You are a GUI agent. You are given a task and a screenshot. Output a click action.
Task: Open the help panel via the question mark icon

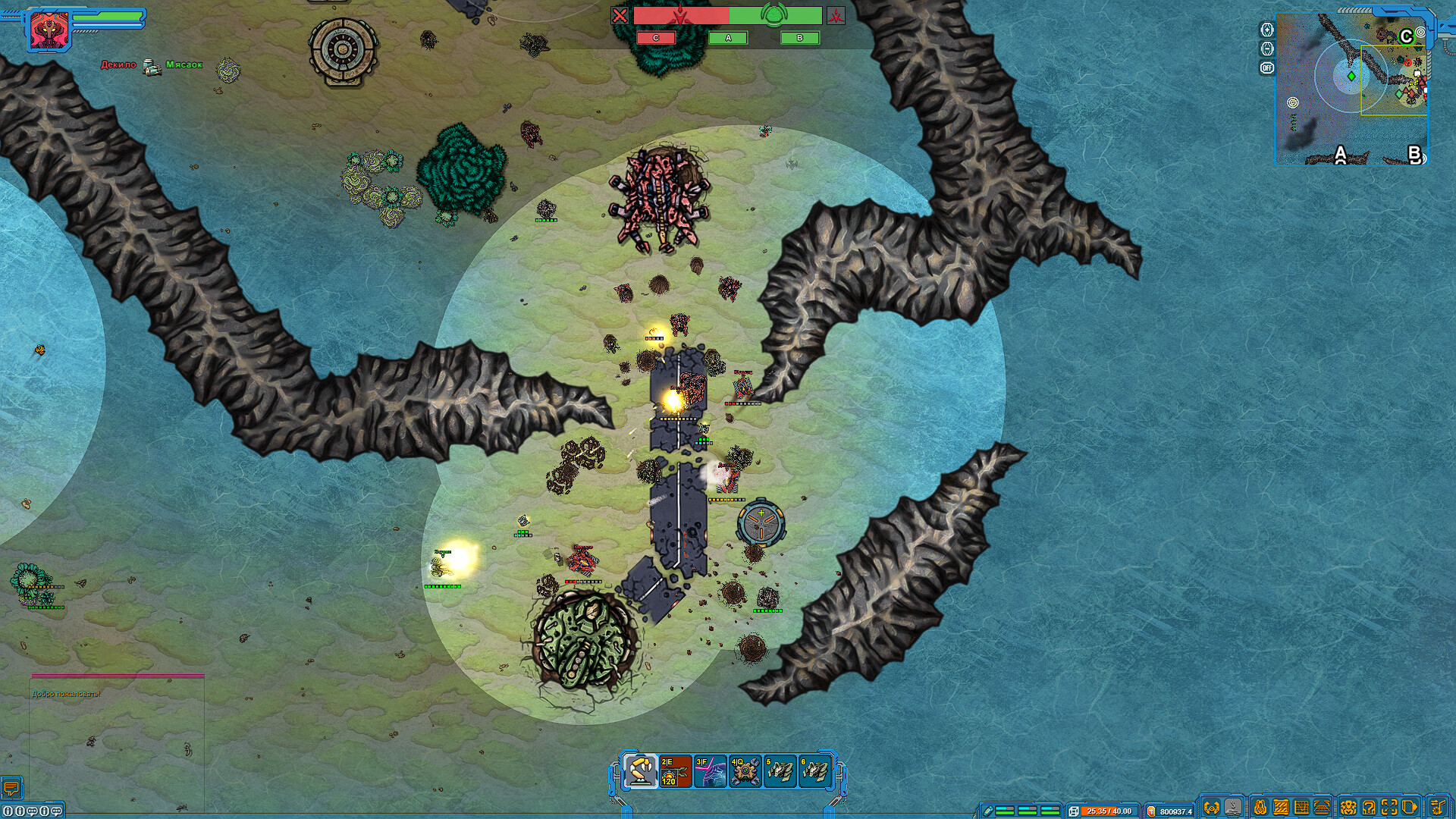1370,807
